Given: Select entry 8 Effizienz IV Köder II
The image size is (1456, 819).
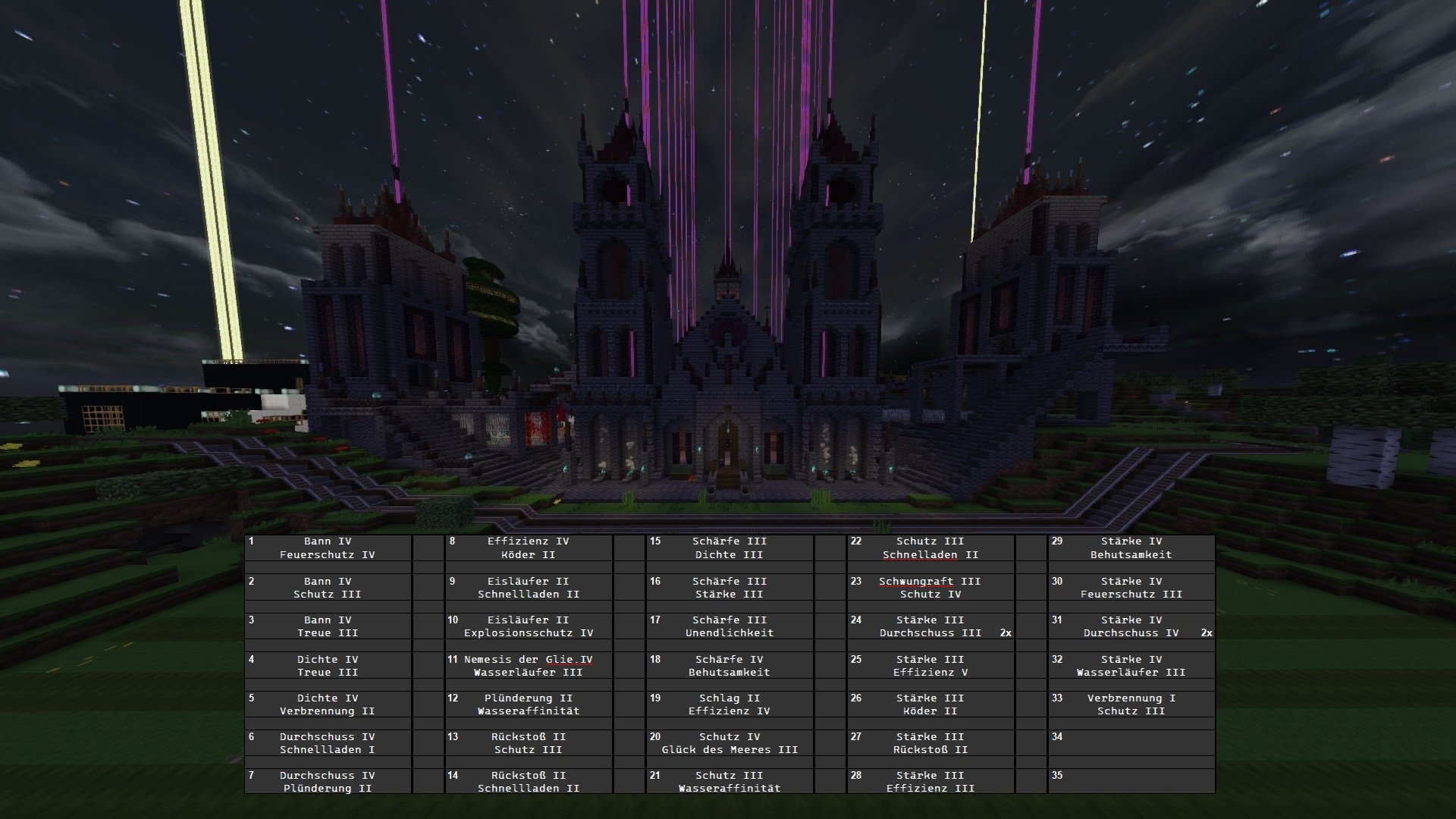Looking at the screenshot, I should [x=529, y=548].
